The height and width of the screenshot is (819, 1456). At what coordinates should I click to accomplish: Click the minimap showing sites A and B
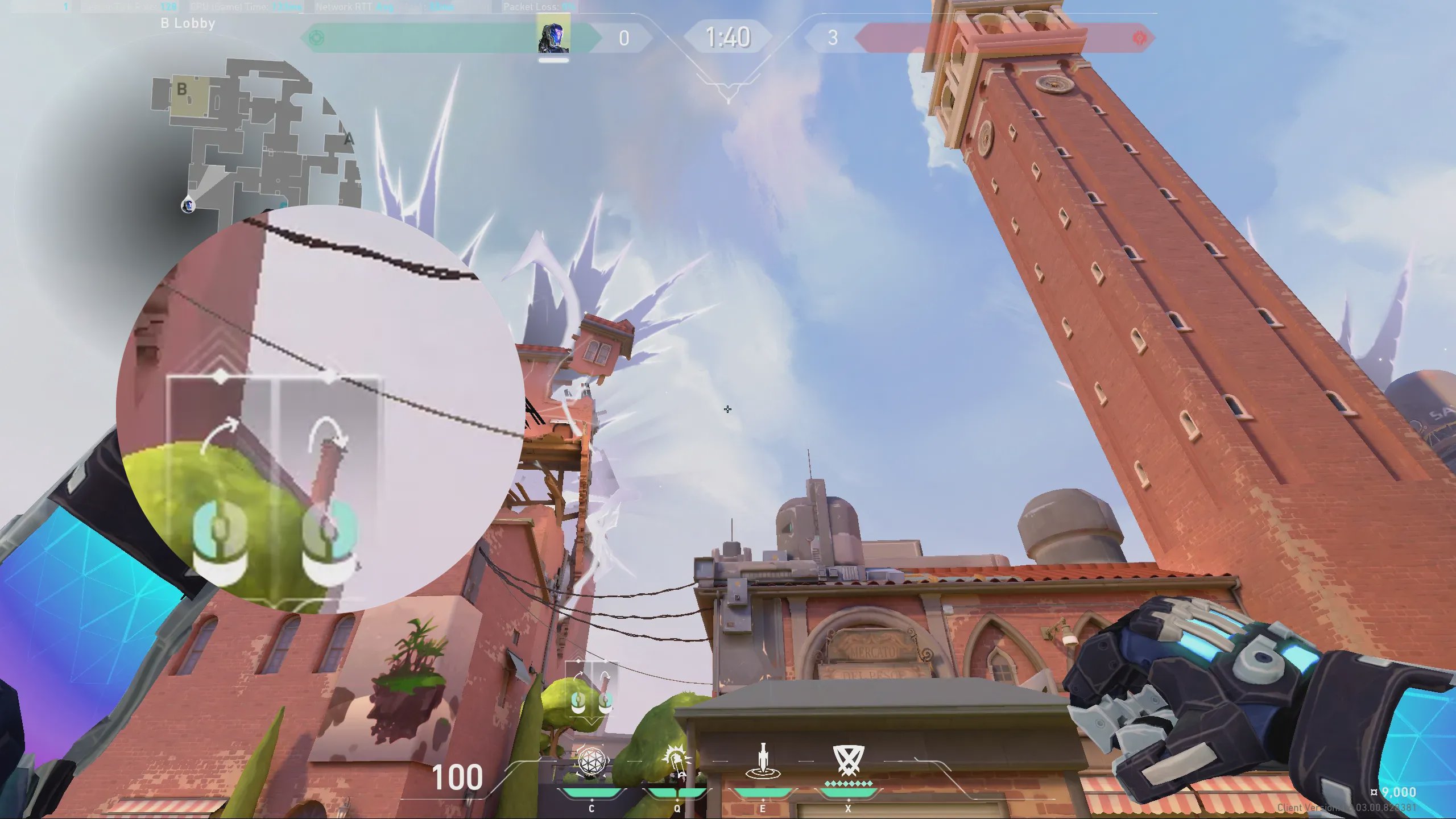pyautogui.click(x=256, y=136)
